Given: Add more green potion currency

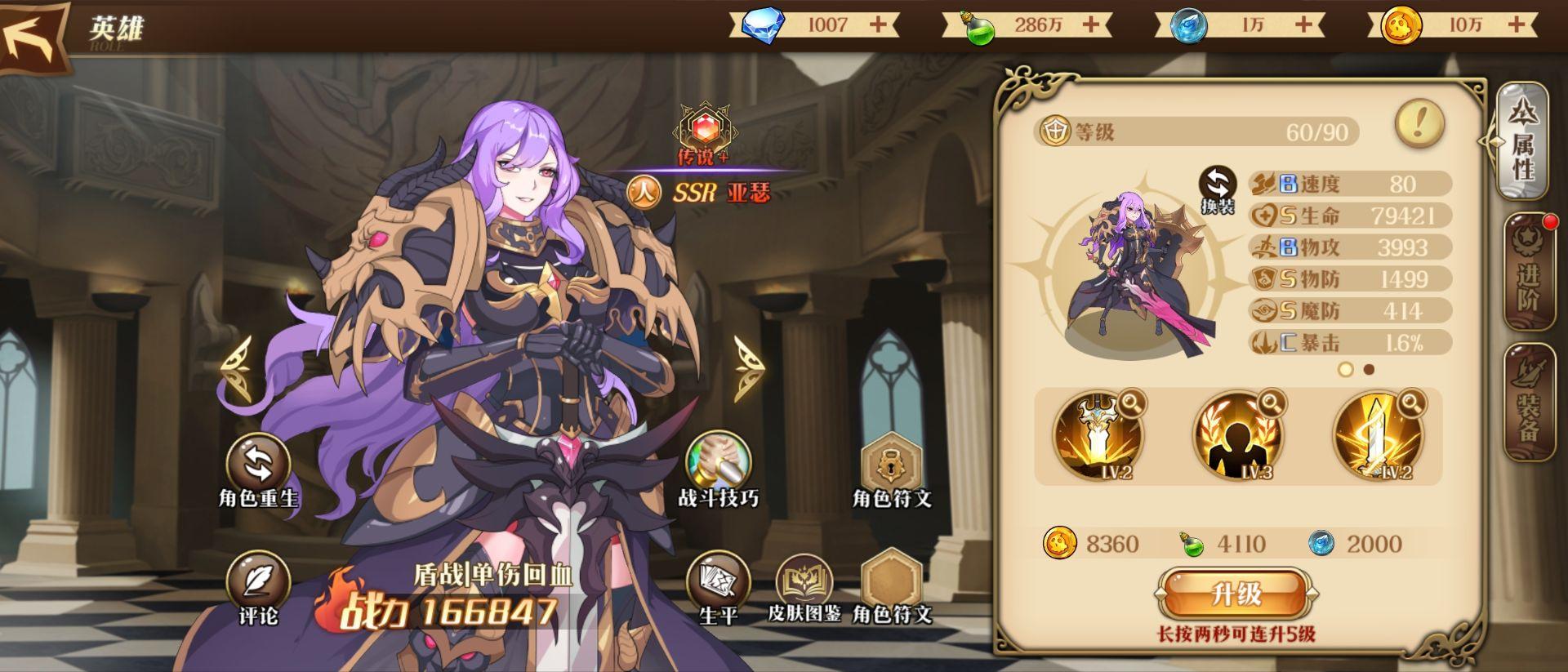Looking at the screenshot, I should 1091,24.
